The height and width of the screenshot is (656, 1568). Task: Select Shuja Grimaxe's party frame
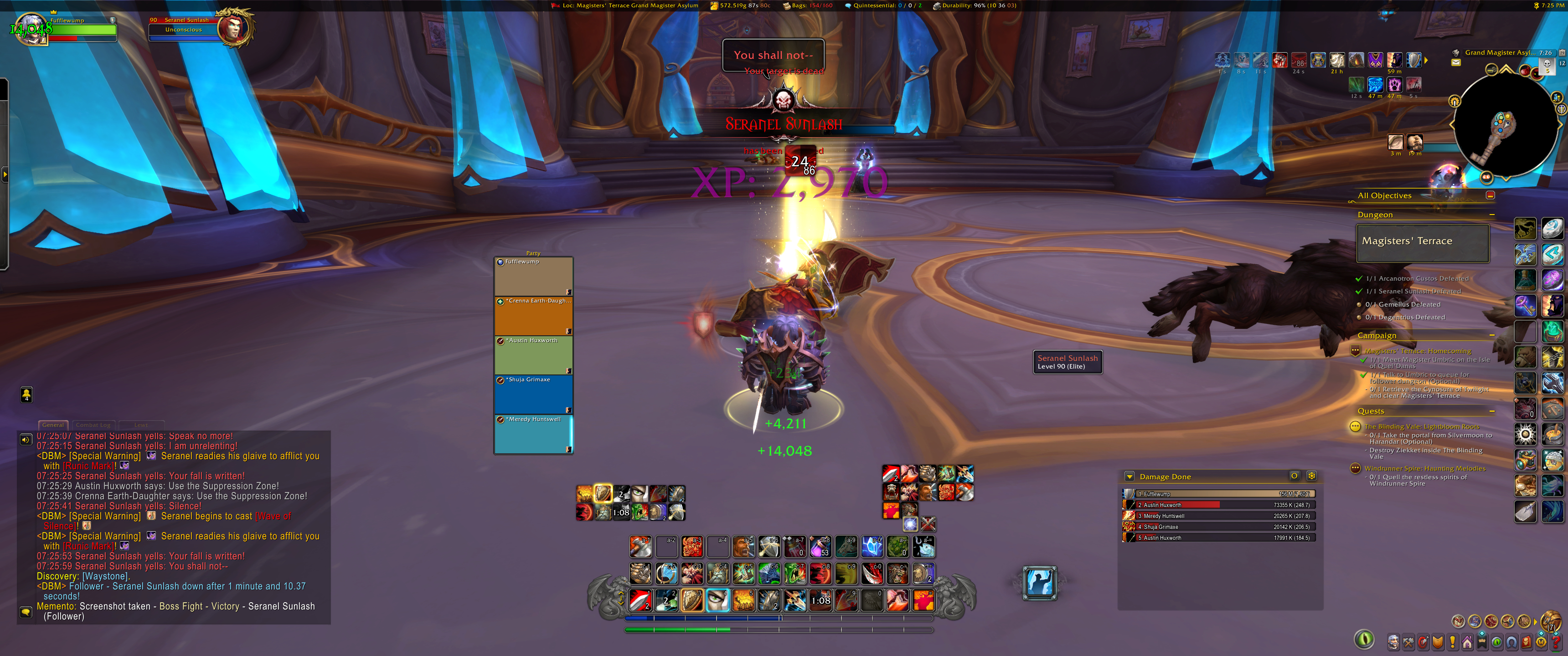[533, 395]
